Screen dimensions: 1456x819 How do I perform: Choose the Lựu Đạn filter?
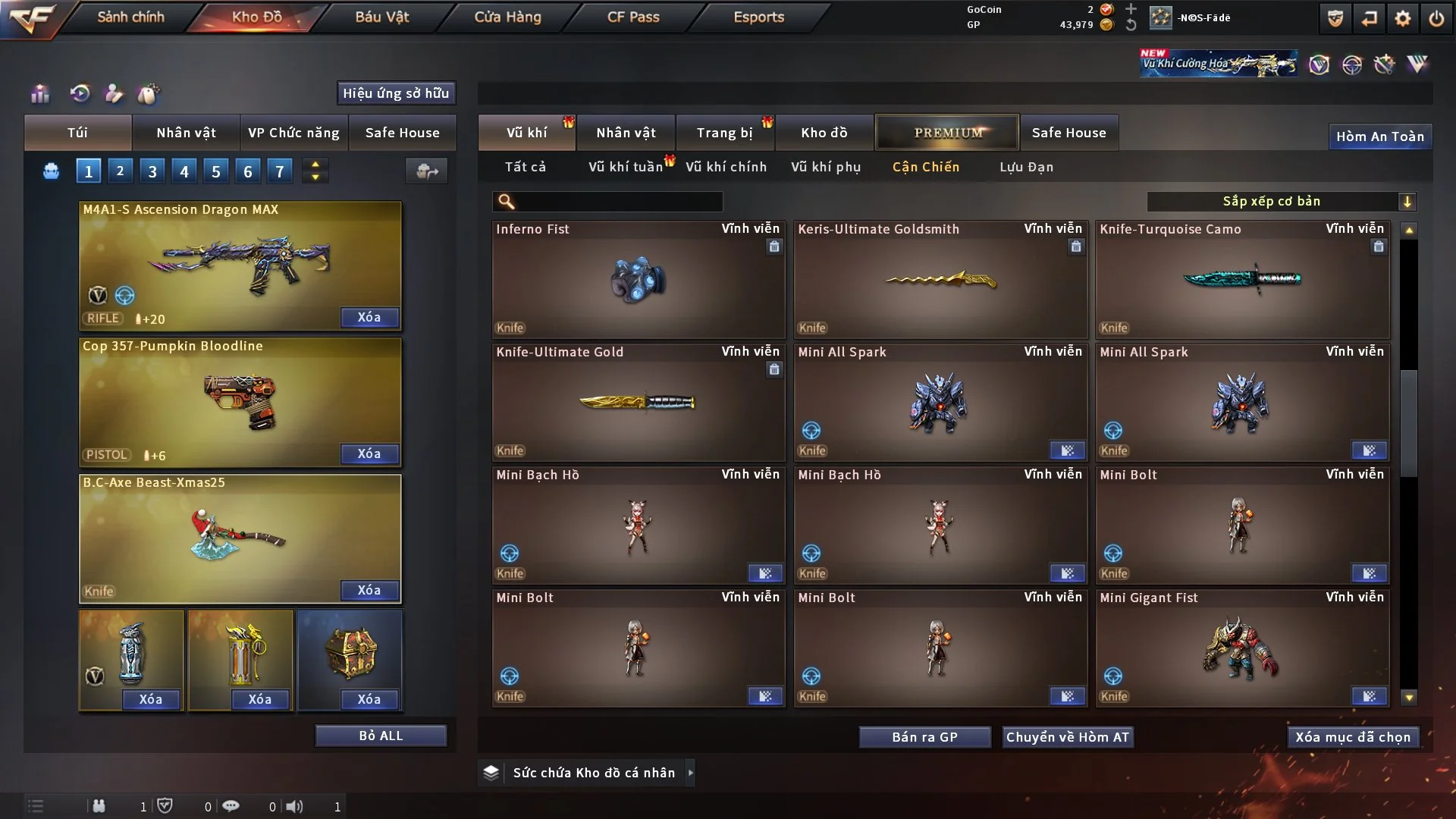click(1026, 167)
